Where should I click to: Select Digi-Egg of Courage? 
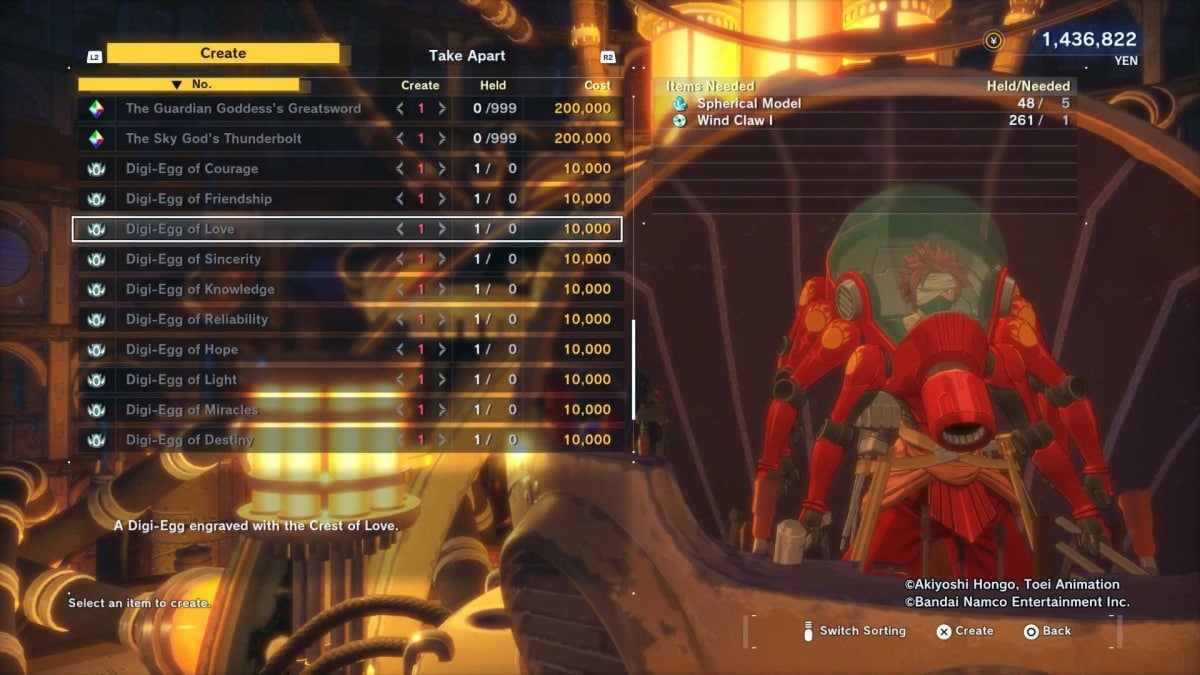tap(192, 169)
